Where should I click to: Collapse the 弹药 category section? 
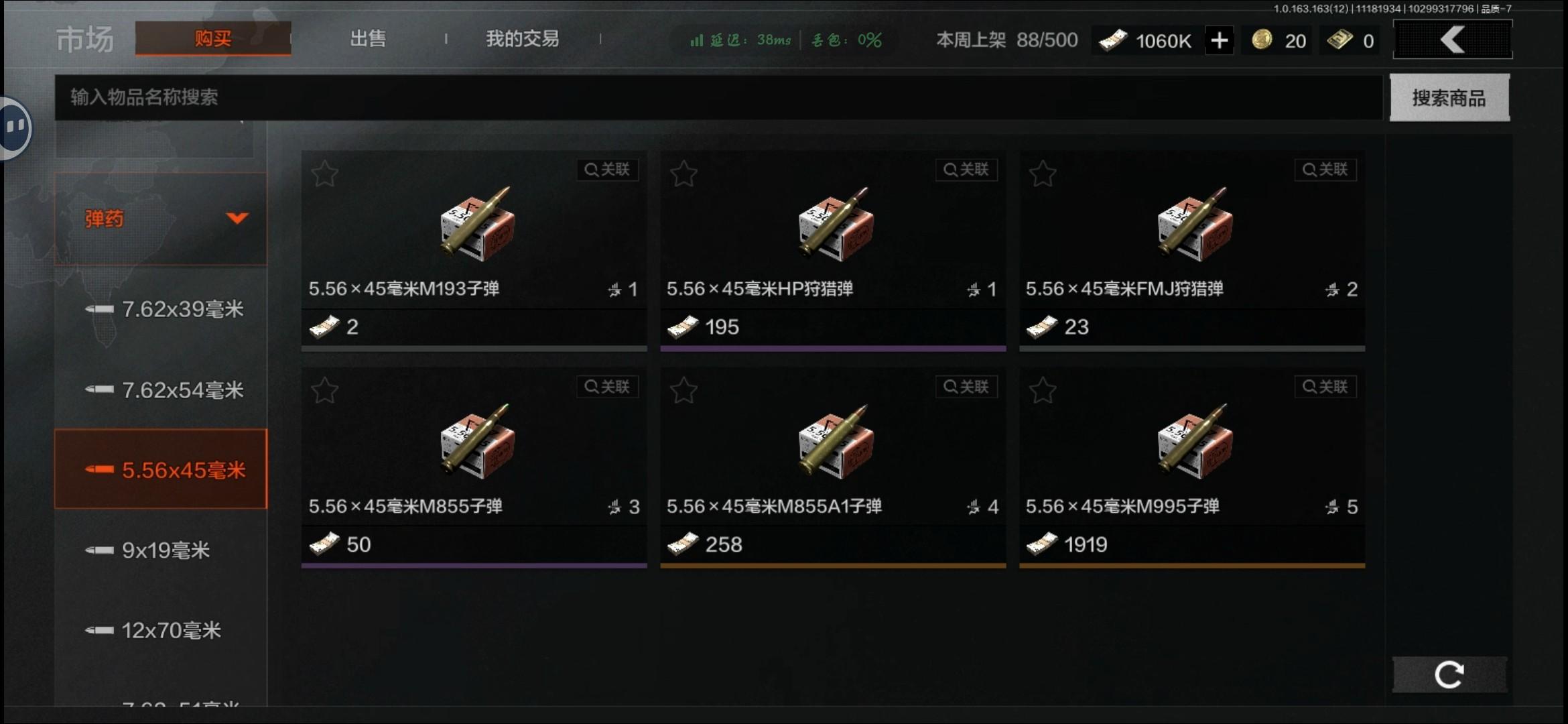(x=236, y=219)
